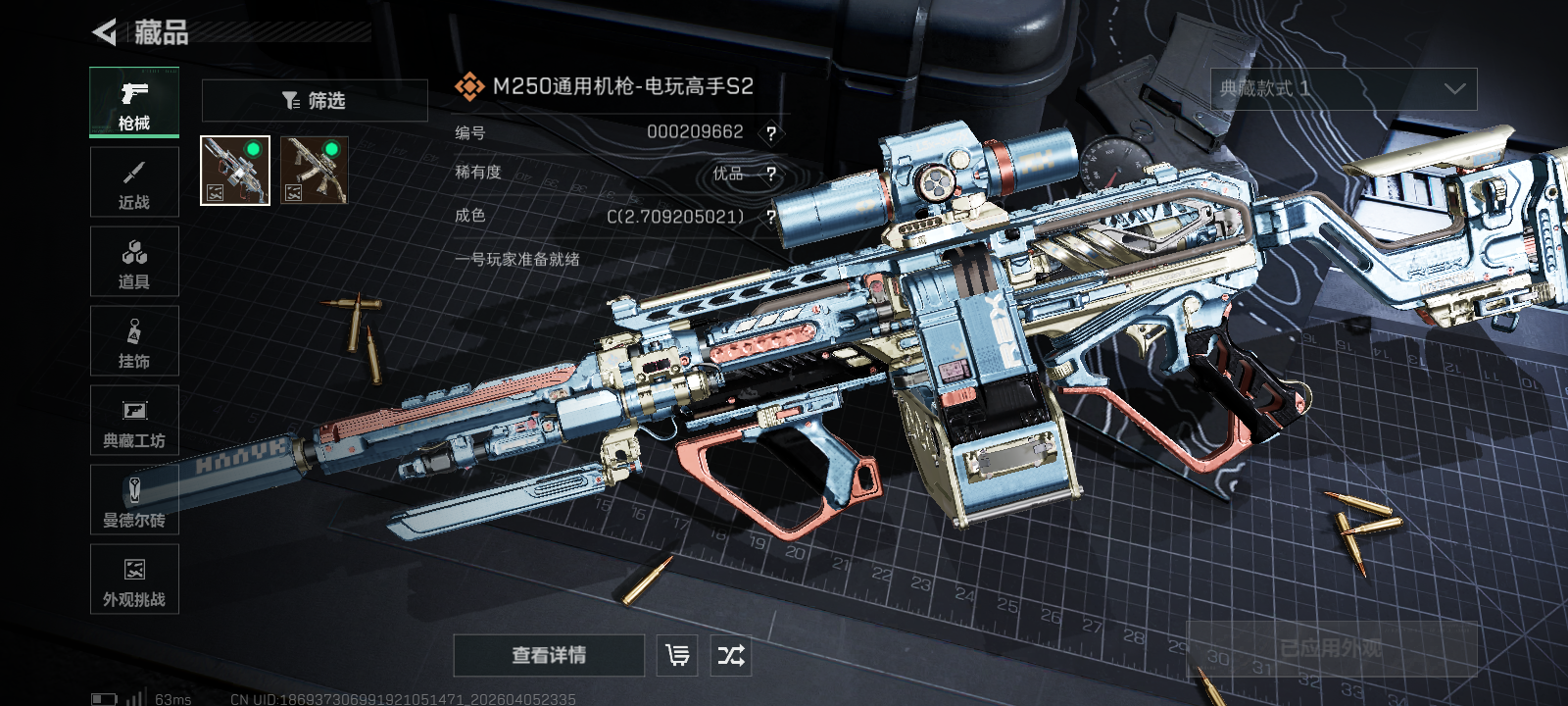1568x706 pixels.
Task: Open the shopping cart list icon
Action: click(x=677, y=655)
